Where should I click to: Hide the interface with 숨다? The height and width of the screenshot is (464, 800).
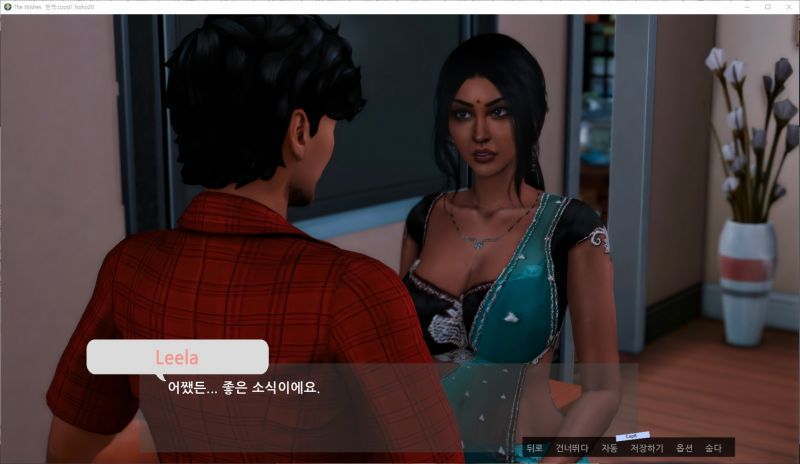pos(713,449)
